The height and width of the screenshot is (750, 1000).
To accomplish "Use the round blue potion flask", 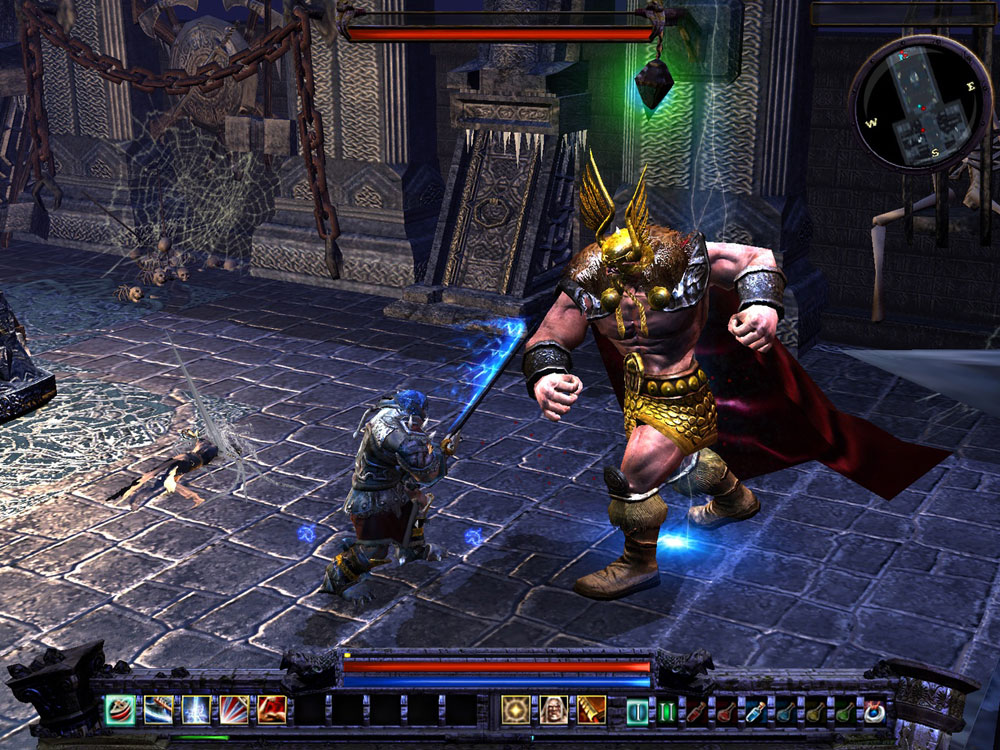I will click(x=786, y=711).
